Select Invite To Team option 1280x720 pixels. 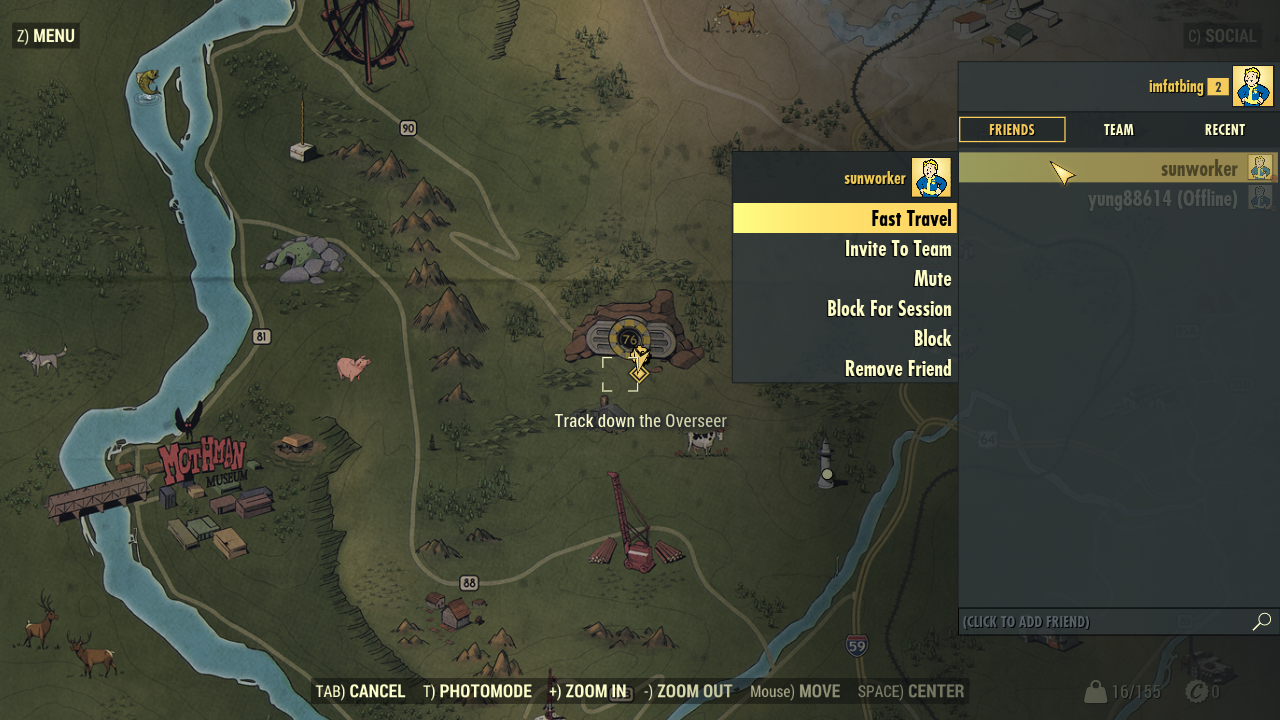click(845, 249)
